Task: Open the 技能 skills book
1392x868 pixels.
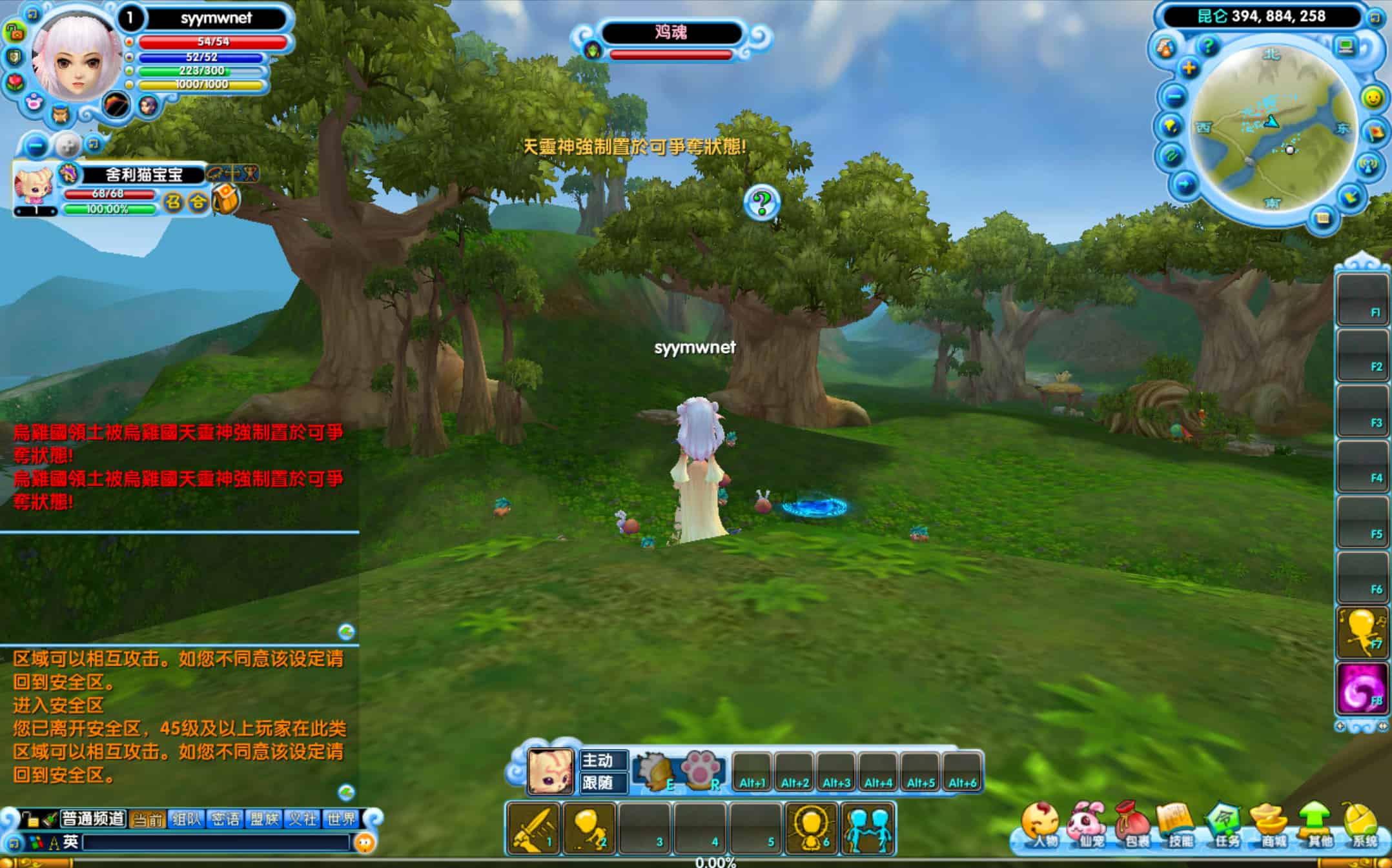Action: point(1179,825)
